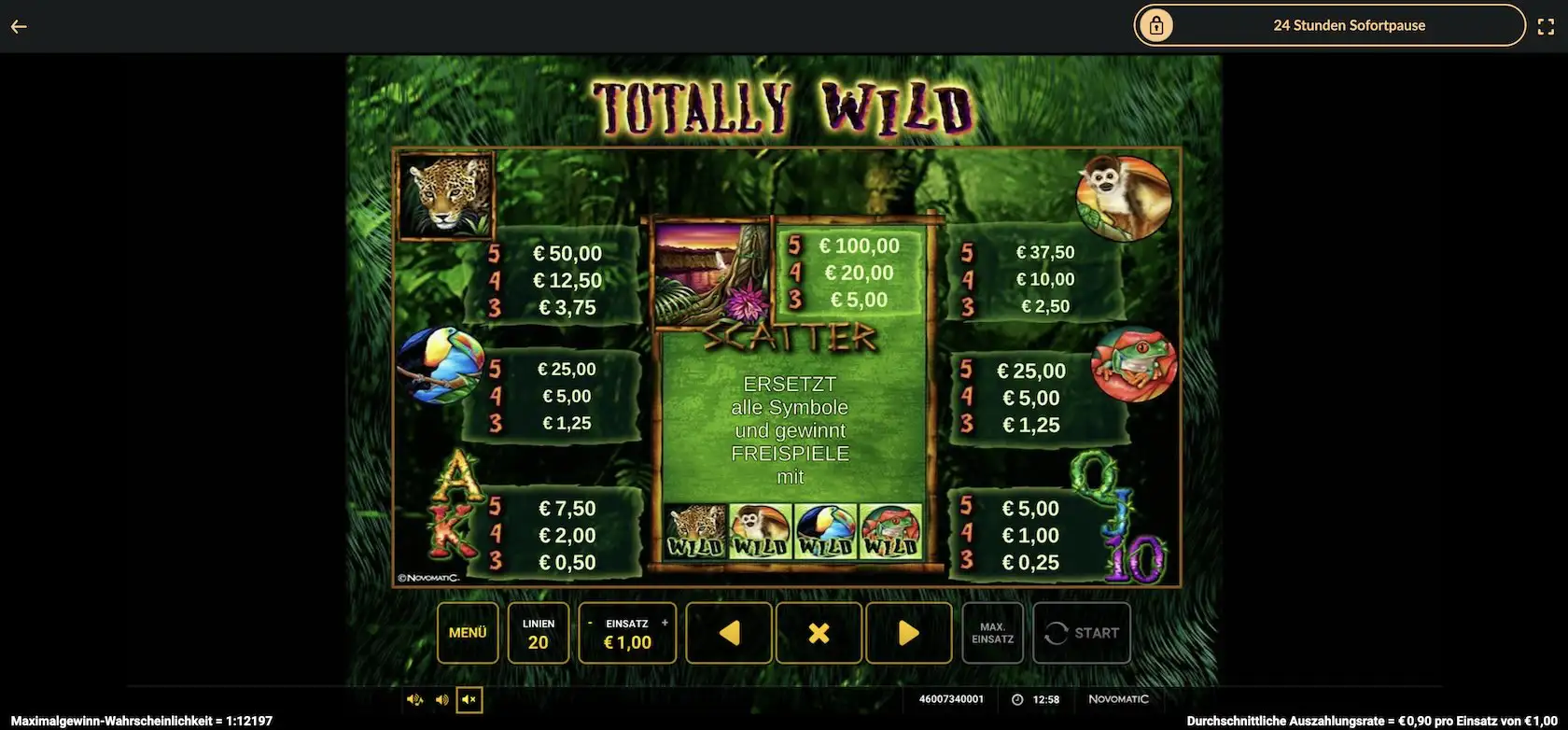Close the paytable with the X icon

coord(819,633)
